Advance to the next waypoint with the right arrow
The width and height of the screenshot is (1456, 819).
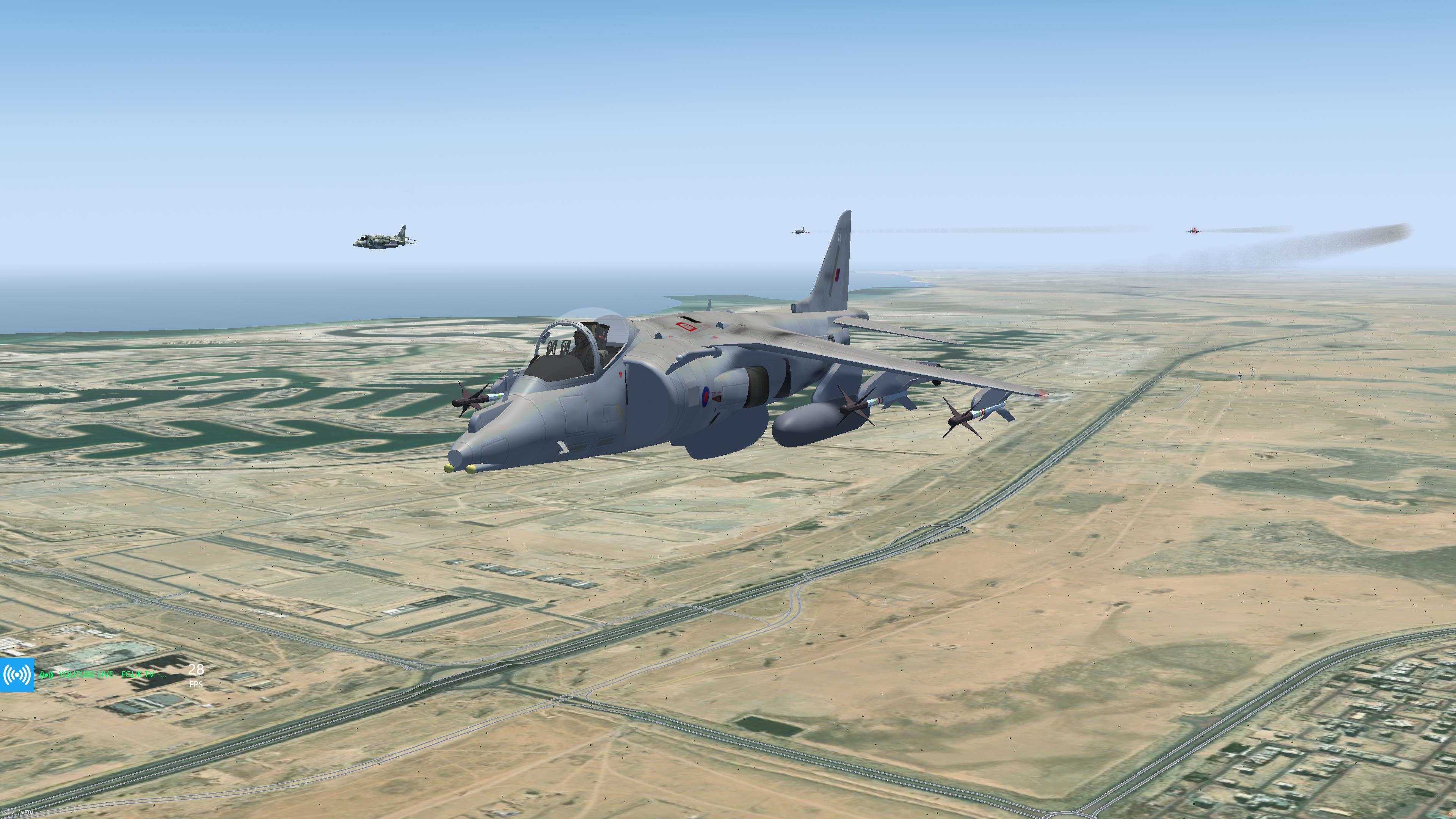click(x=13, y=813)
